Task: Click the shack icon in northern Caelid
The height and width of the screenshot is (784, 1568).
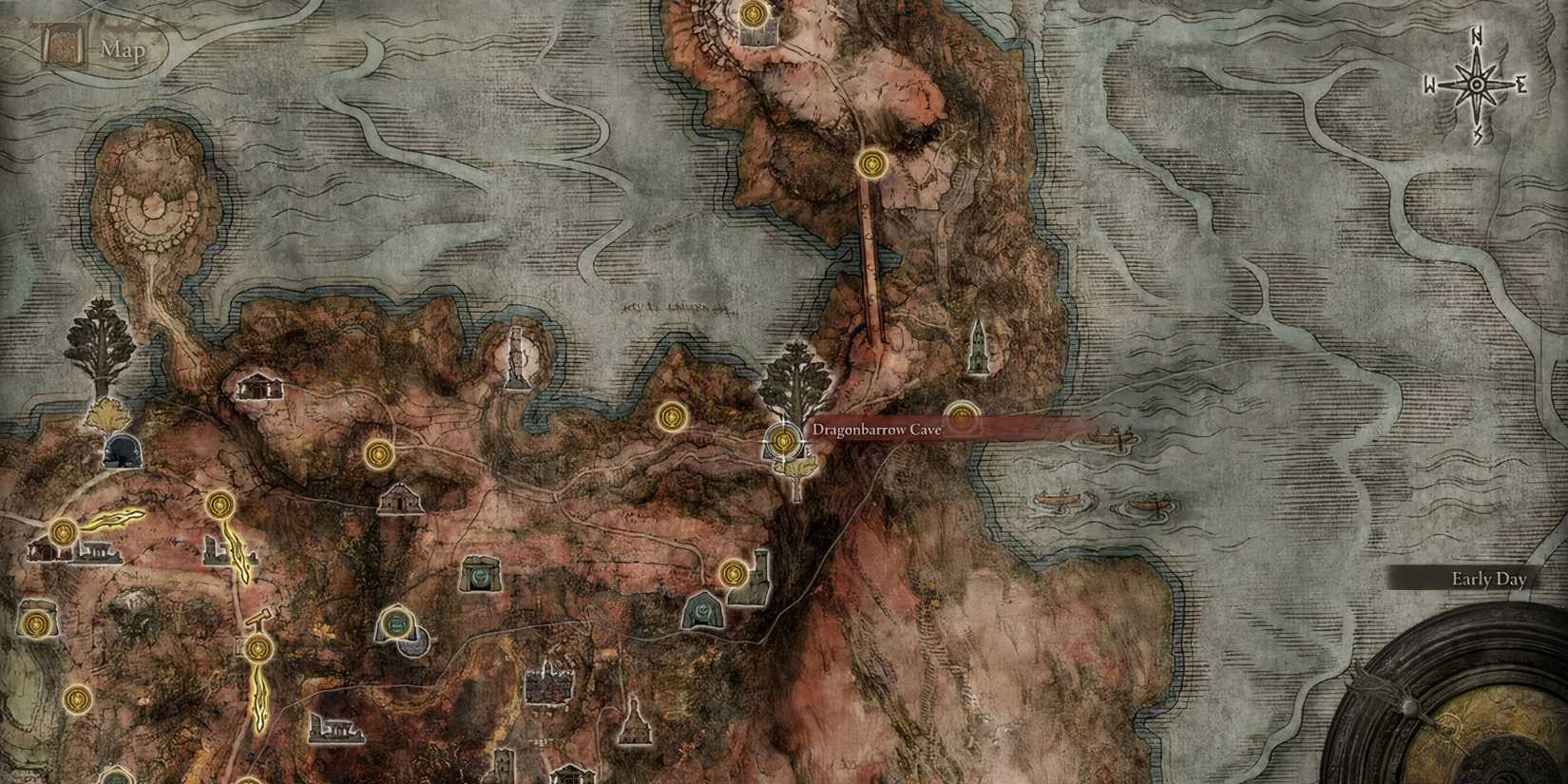Action: 259,388
